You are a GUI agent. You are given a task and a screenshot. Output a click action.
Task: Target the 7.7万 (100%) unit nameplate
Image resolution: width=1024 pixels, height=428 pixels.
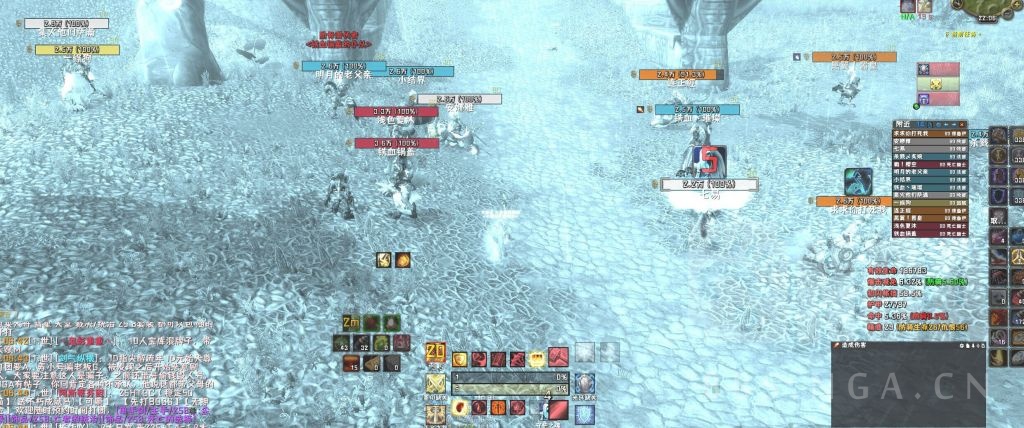[709, 184]
